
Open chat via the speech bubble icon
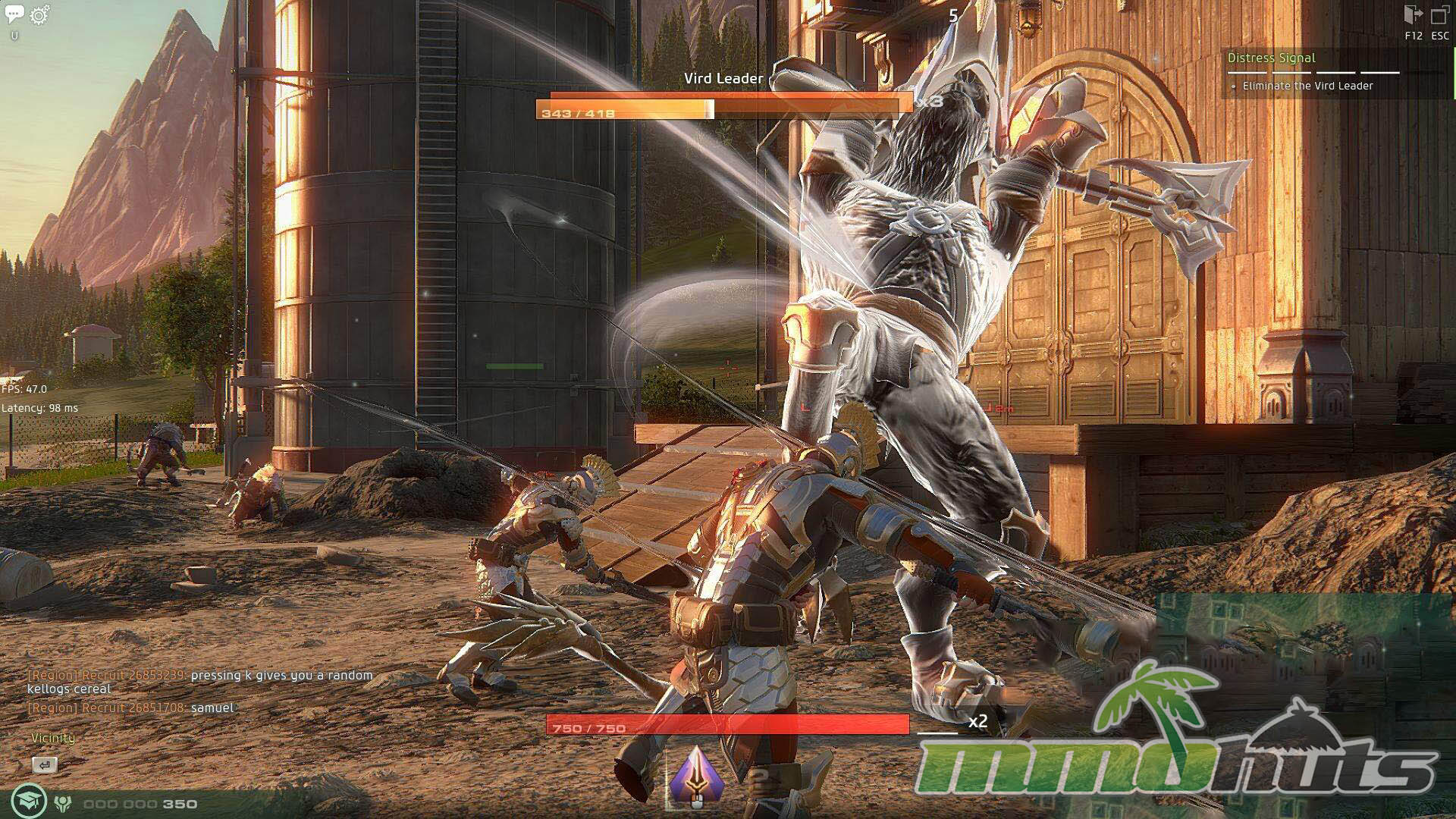pyautogui.click(x=14, y=14)
